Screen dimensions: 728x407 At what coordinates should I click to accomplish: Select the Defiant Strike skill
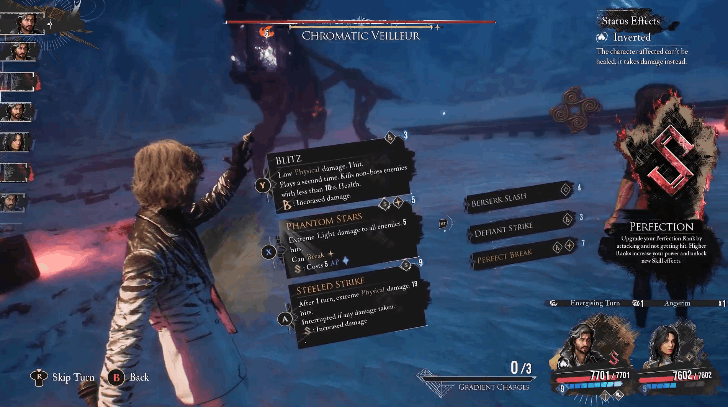click(x=513, y=227)
